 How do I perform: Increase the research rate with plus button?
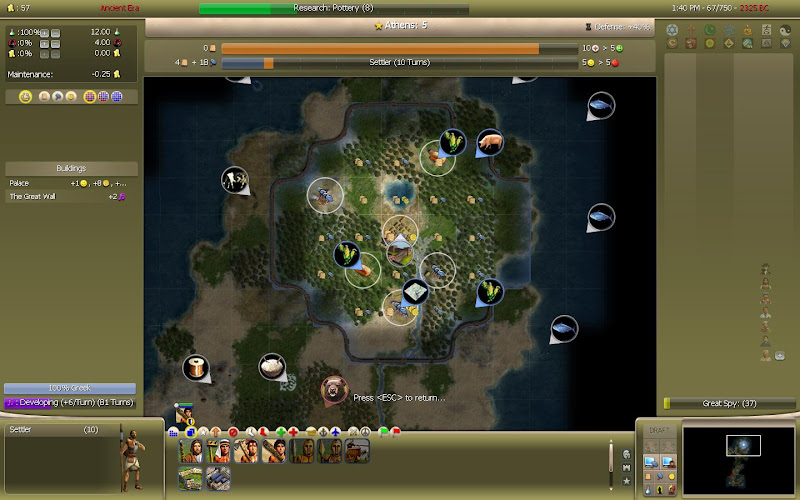coord(43,31)
